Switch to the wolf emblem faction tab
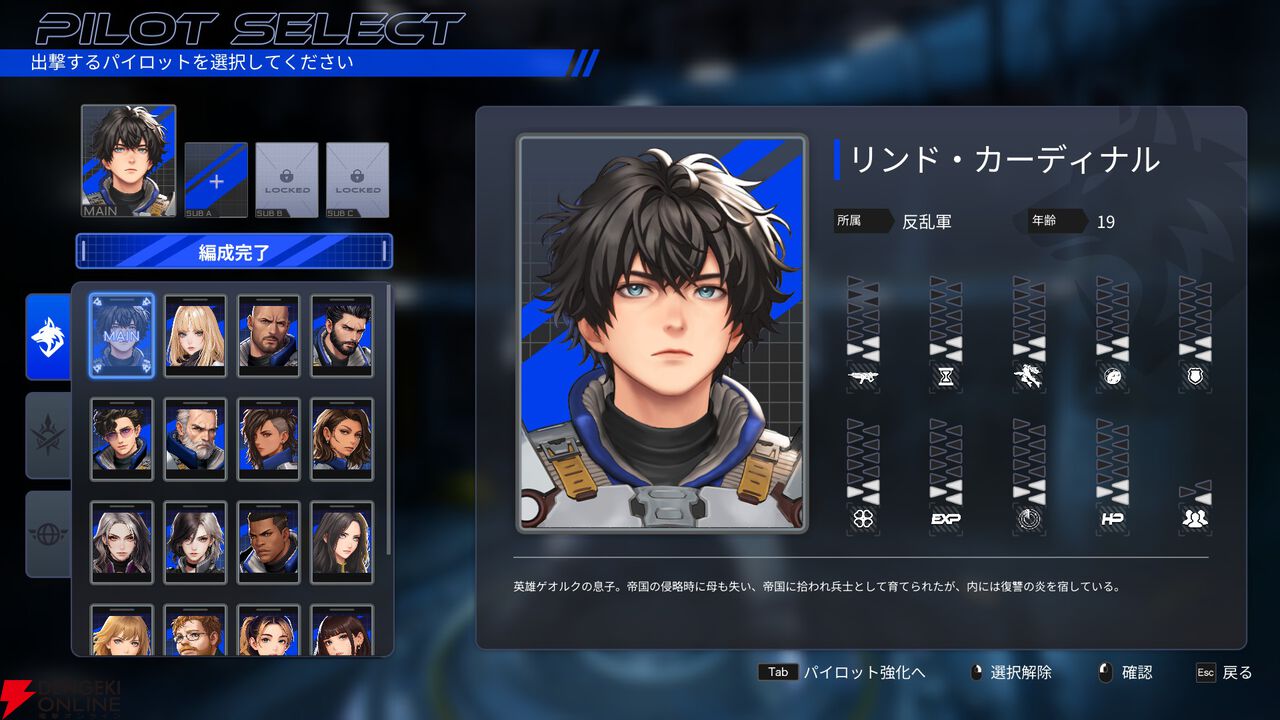Image resolution: width=1280 pixels, height=720 pixels. coord(48,337)
